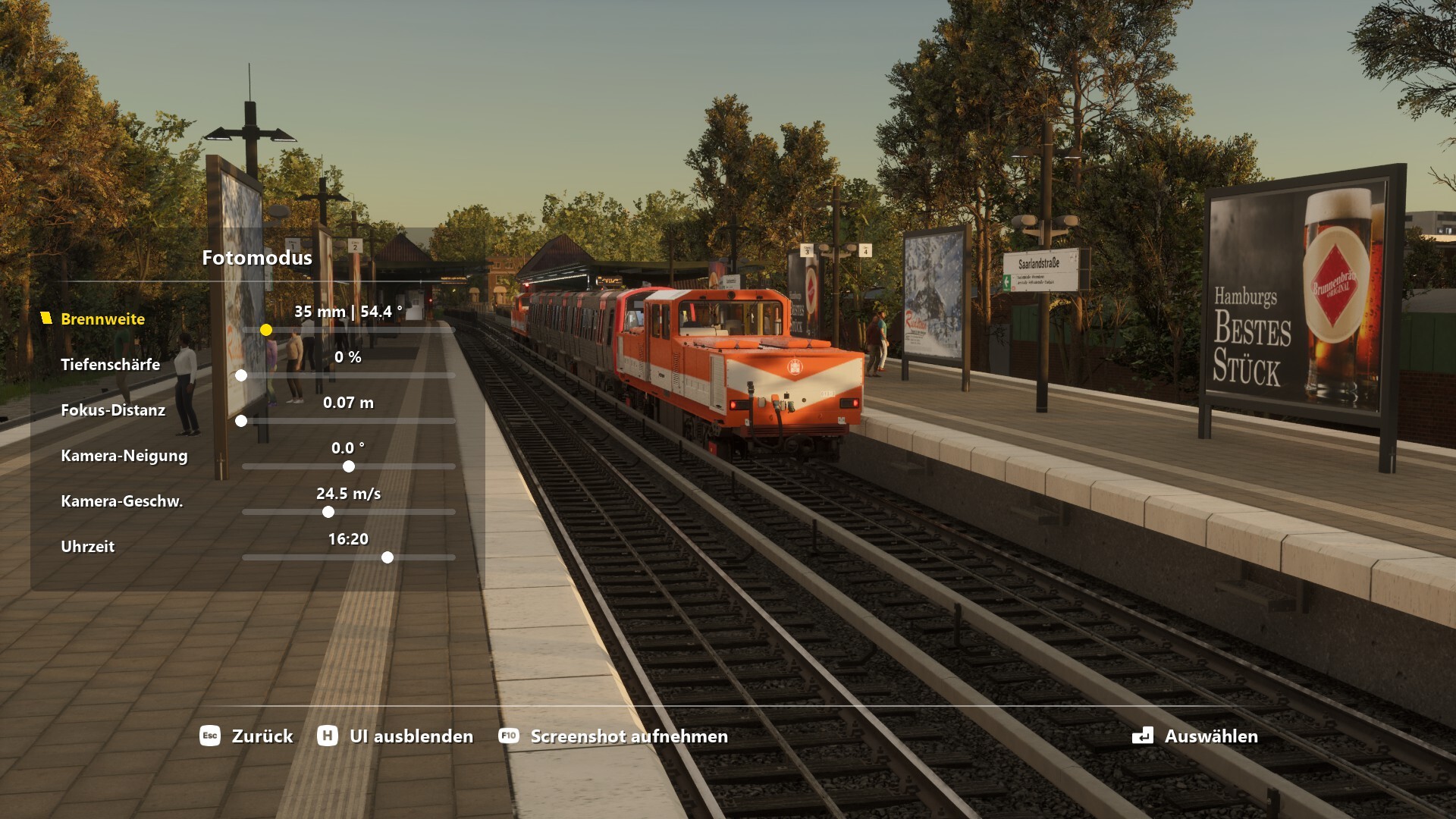Select the Brennweite setting row
Viewport: 1456px width, 819px height.
102,319
